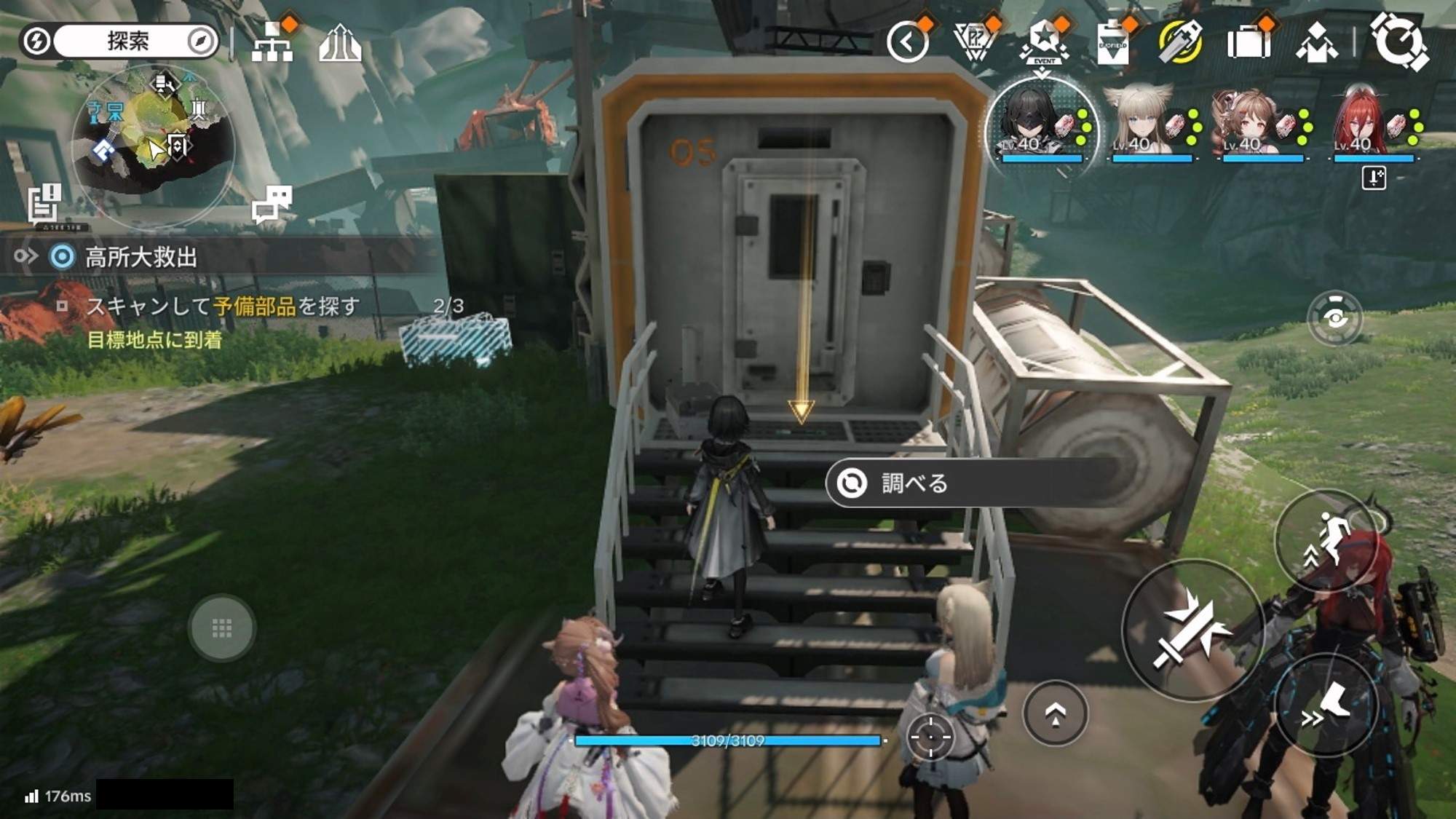Open the 高所大救出 quest tracker
The image size is (1456, 819).
[142, 257]
